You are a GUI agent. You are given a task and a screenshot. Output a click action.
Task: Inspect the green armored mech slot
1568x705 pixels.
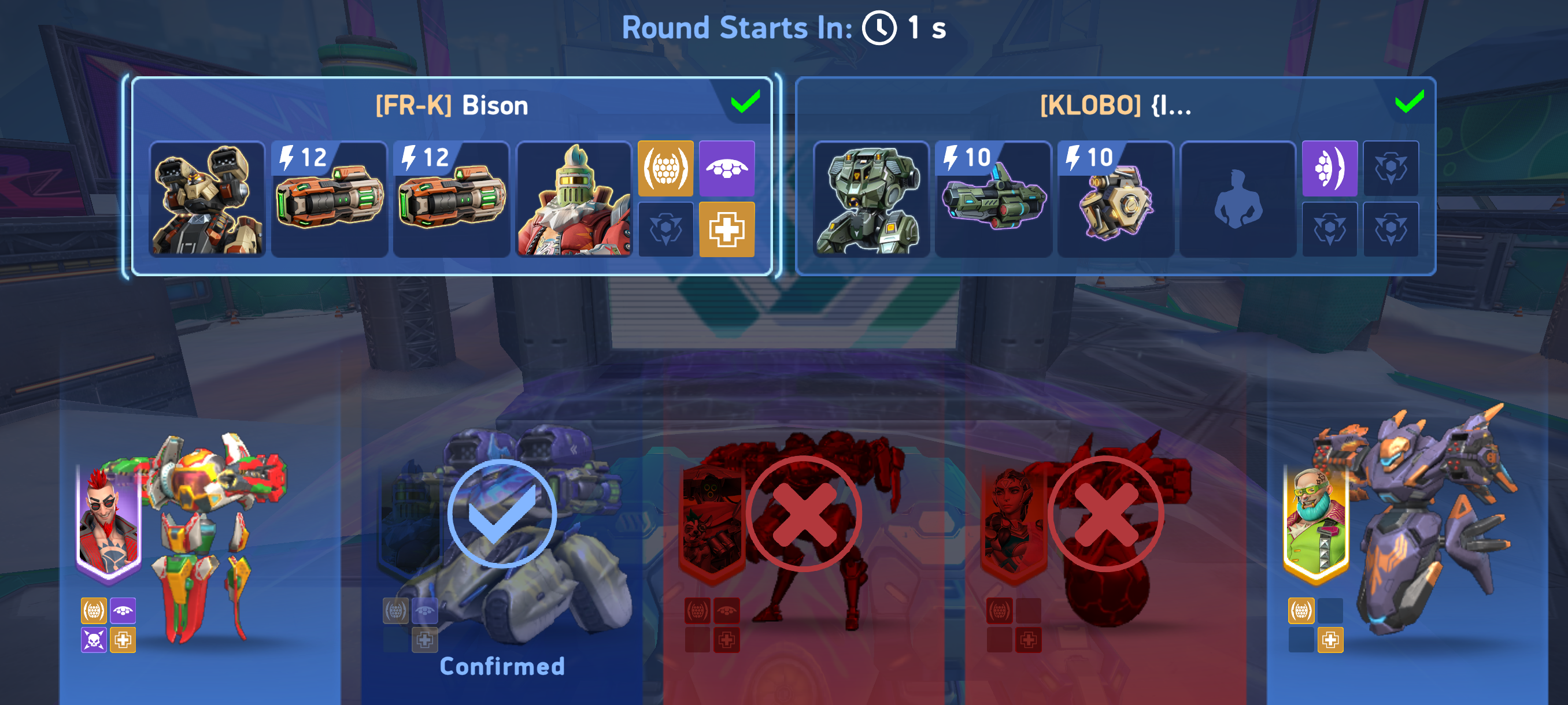pyautogui.click(x=870, y=199)
